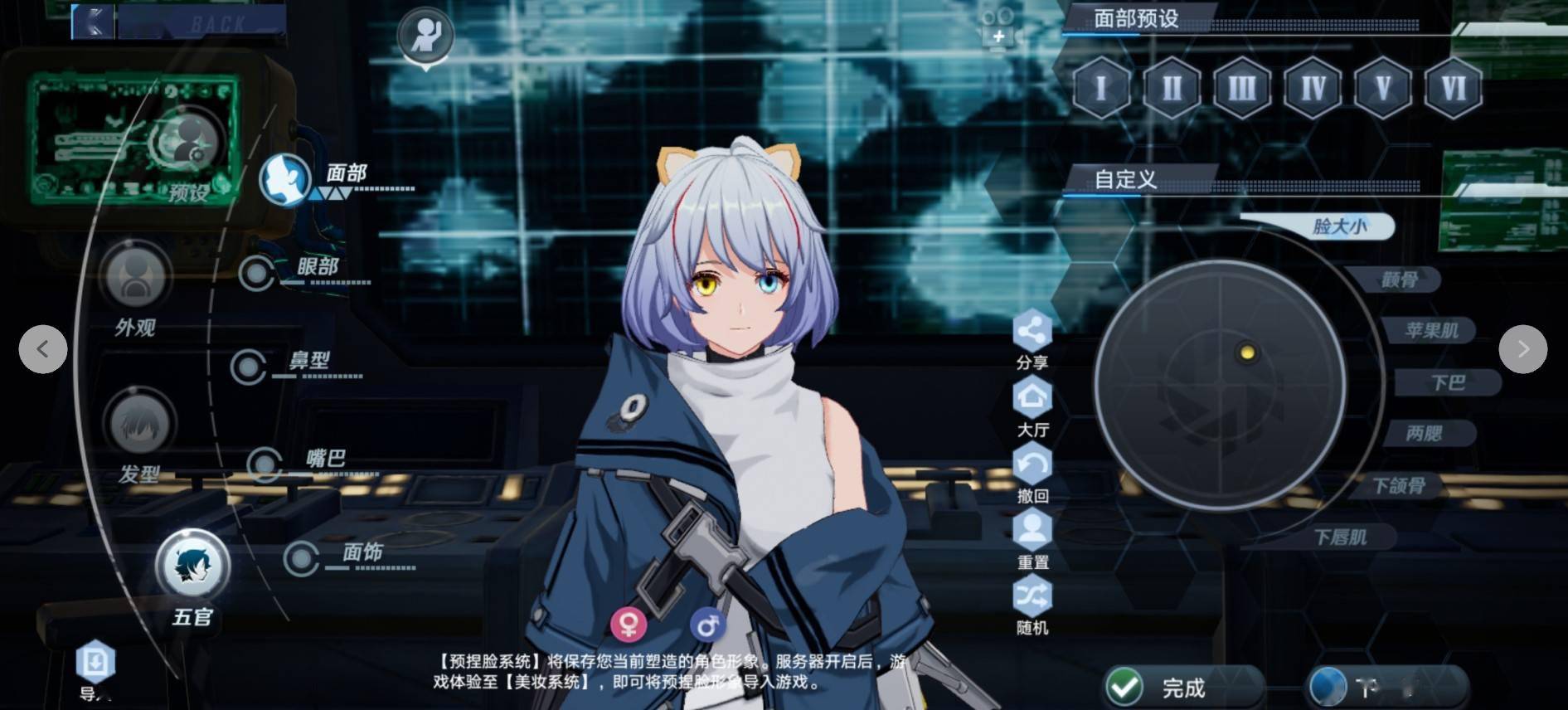Switch to the 发型 hairstyle category
The height and width of the screenshot is (710, 1568).
[x=139, y=425]
